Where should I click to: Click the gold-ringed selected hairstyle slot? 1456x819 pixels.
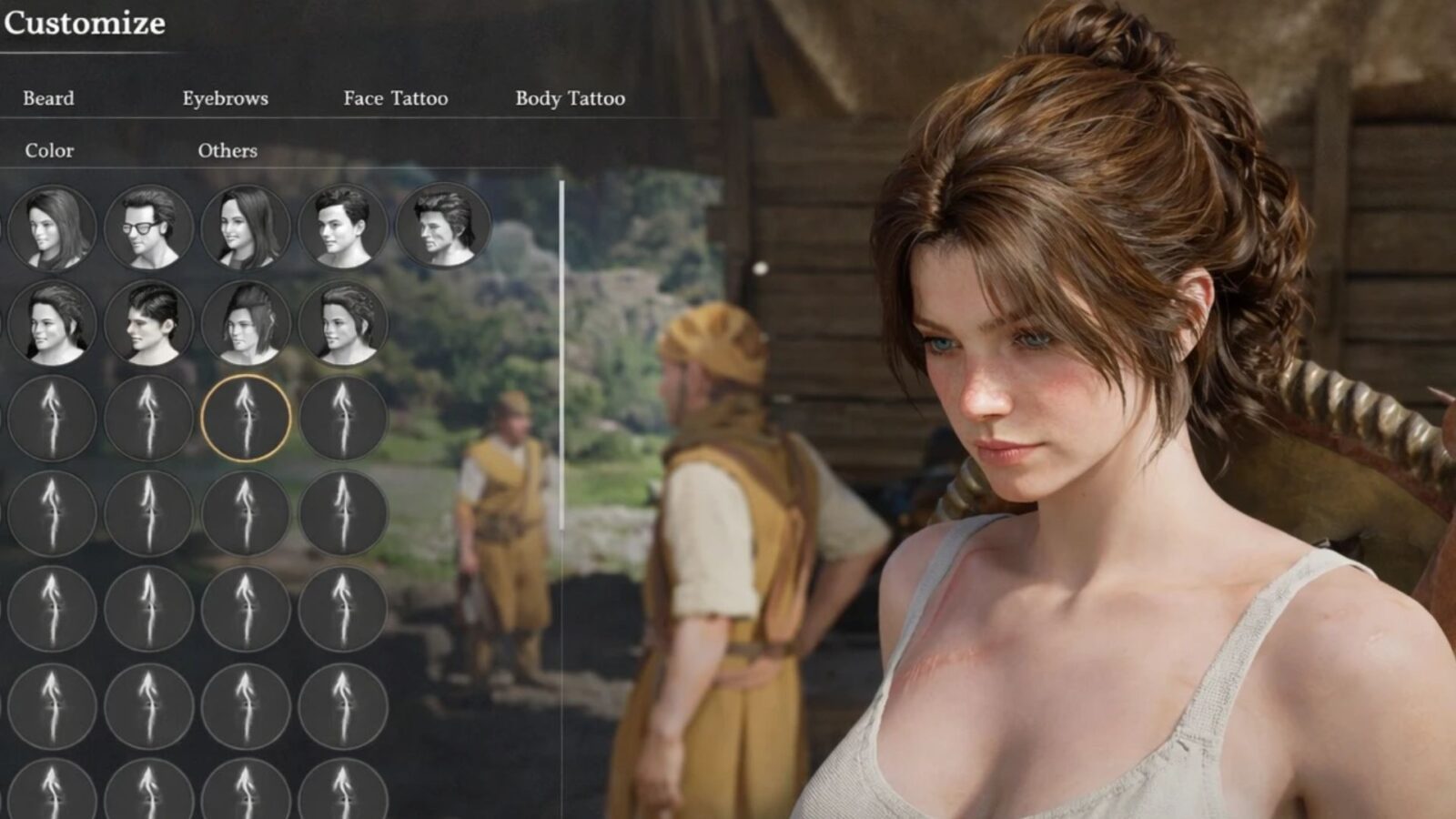click(x=246, y=419)
